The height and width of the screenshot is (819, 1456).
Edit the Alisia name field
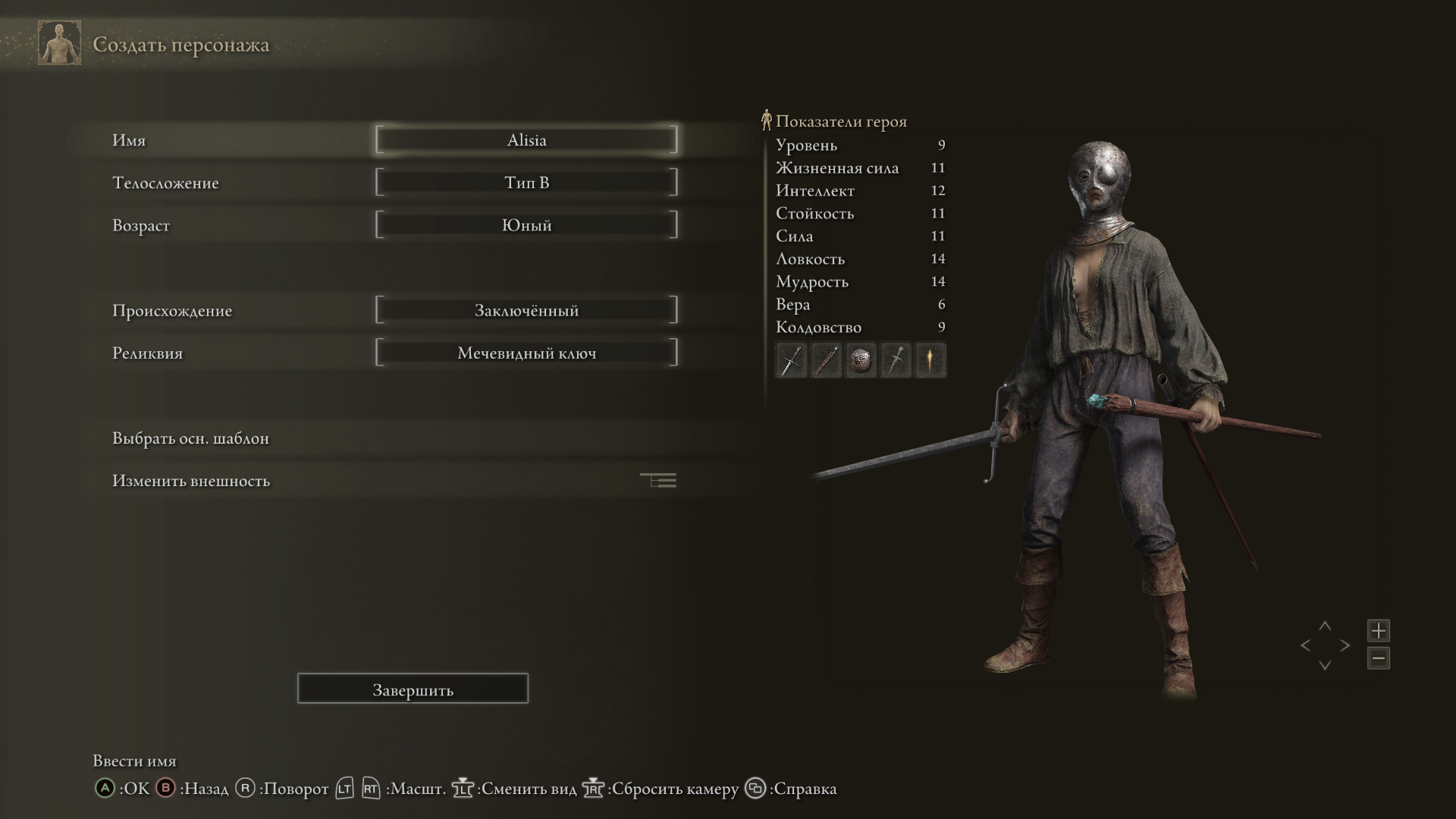tap(526, 140)
